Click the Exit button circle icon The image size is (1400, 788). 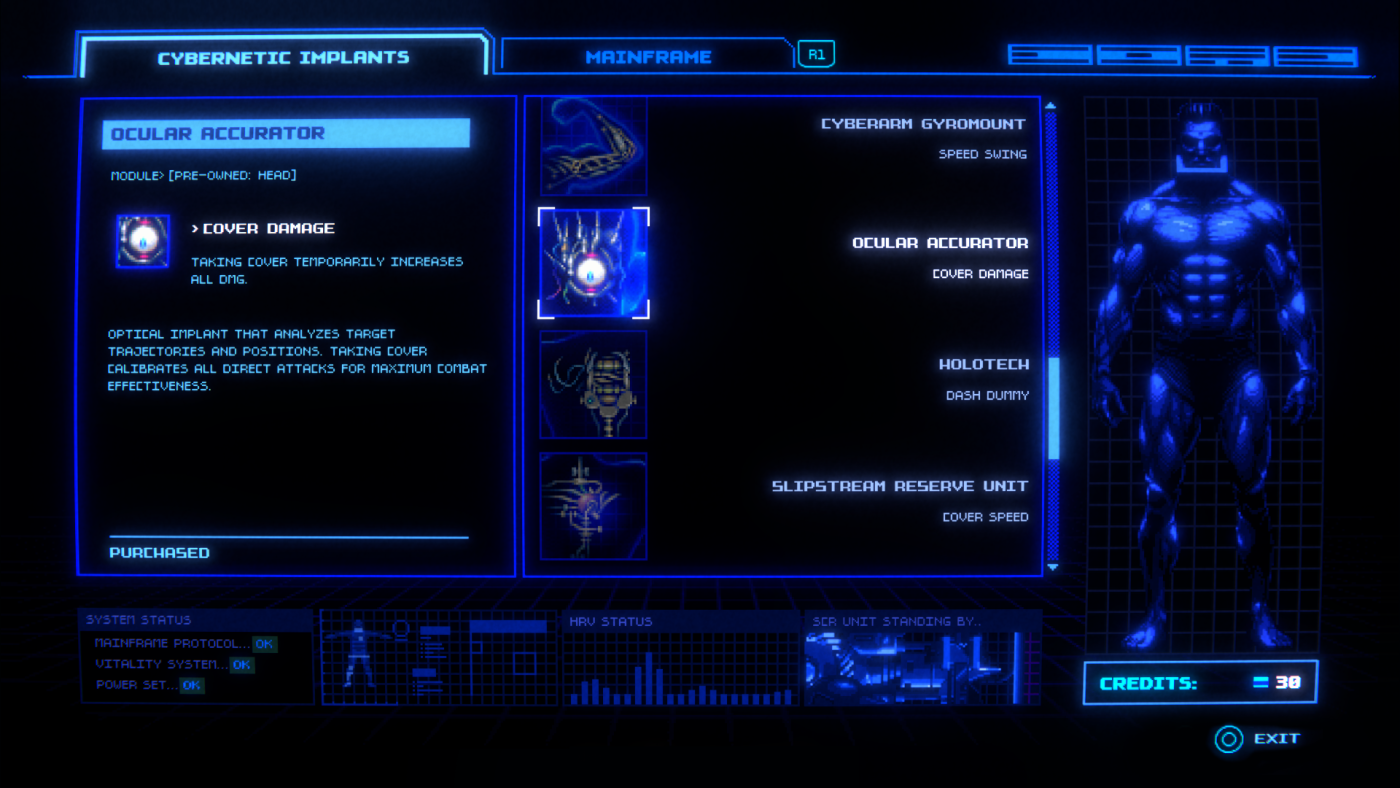[x=1227, y=739]
